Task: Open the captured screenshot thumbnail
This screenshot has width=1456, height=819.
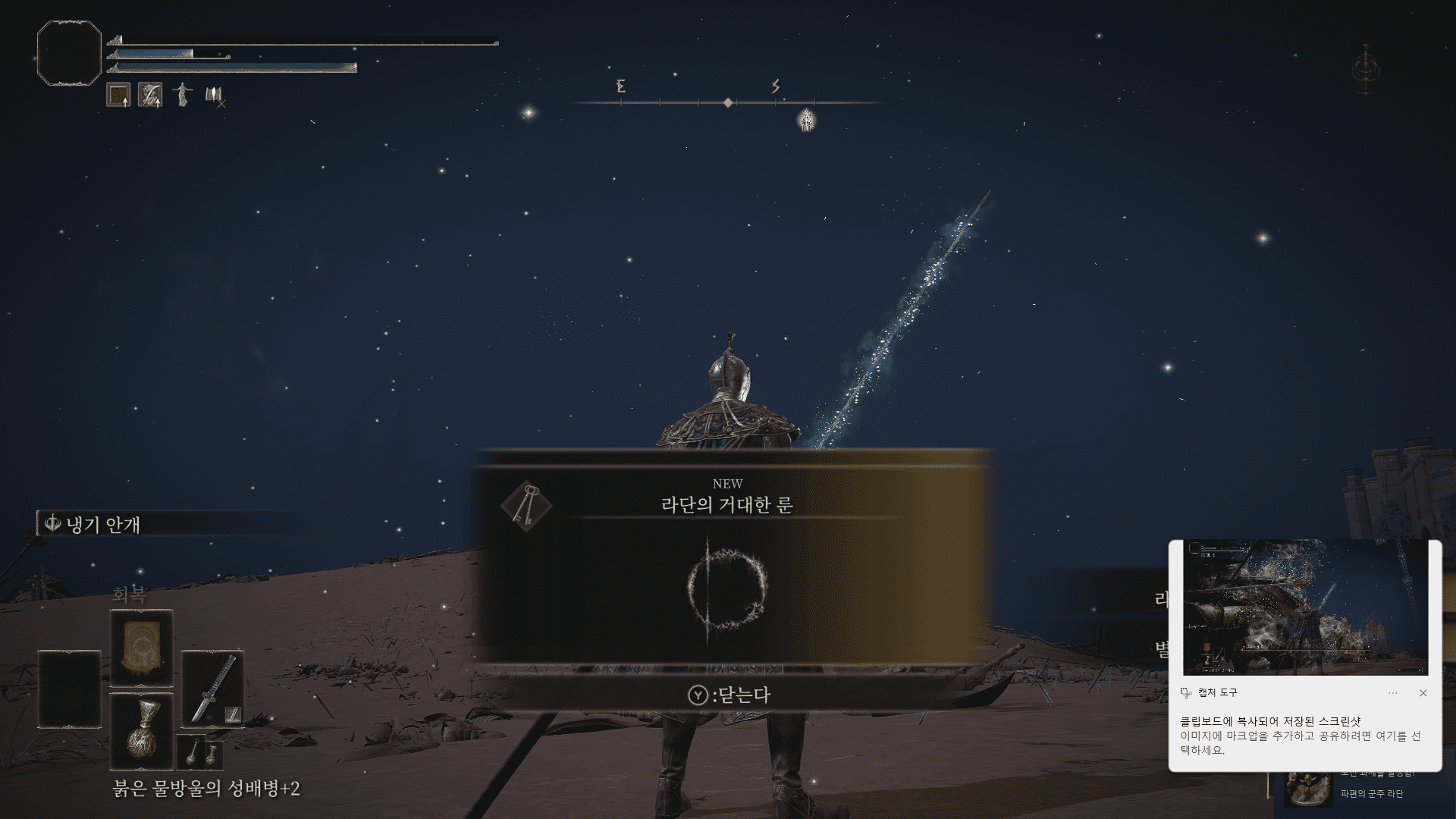Action: point(1305,608)
